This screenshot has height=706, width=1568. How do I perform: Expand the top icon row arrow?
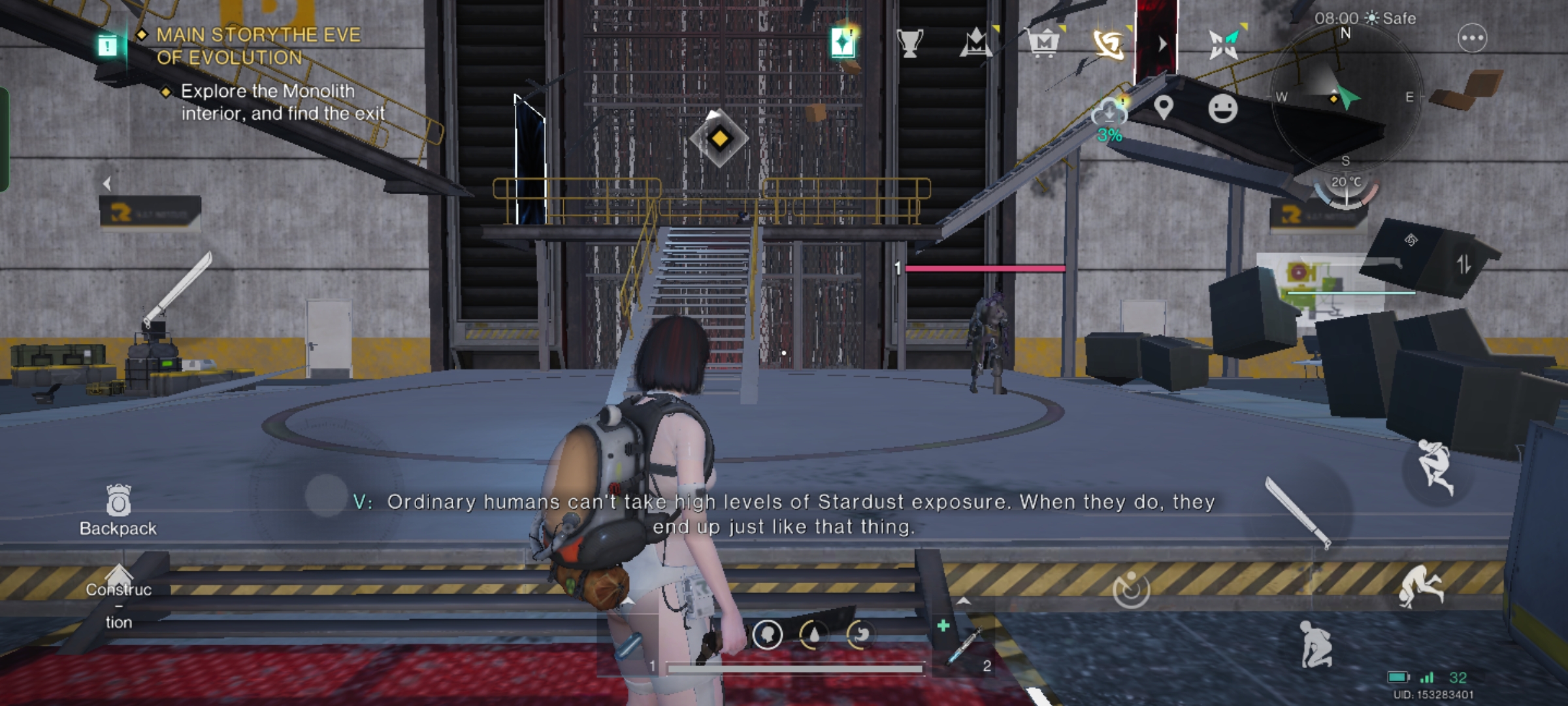1162,44
